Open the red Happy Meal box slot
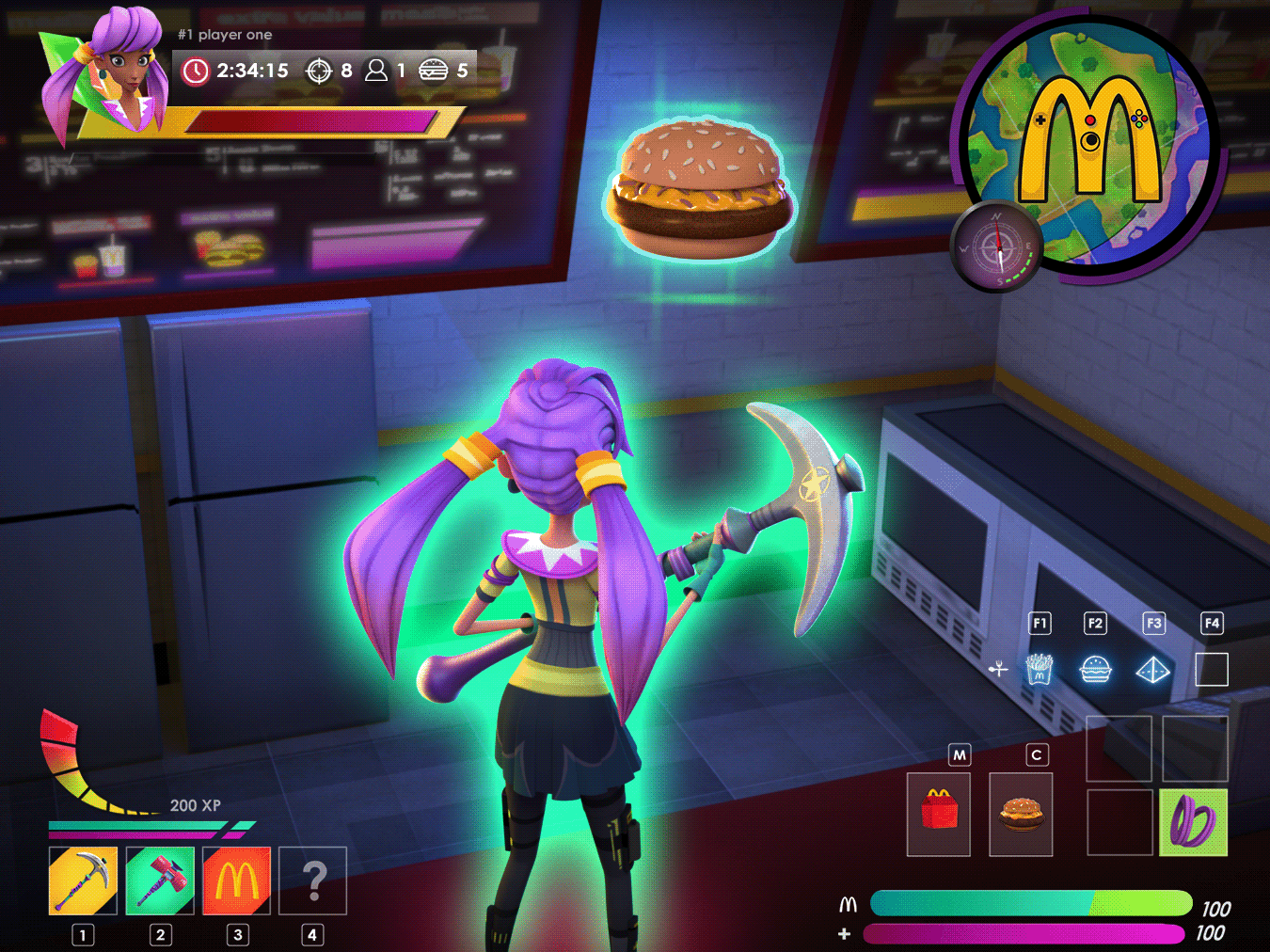Screen dimensions: 1270x952 pyautogui.click(x=938, y=814)
